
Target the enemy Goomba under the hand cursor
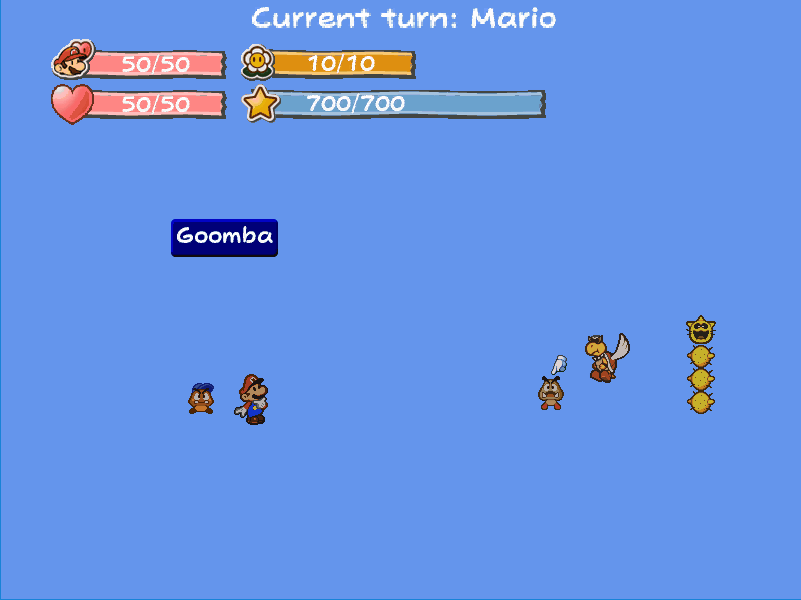click(x=550, y=393)
